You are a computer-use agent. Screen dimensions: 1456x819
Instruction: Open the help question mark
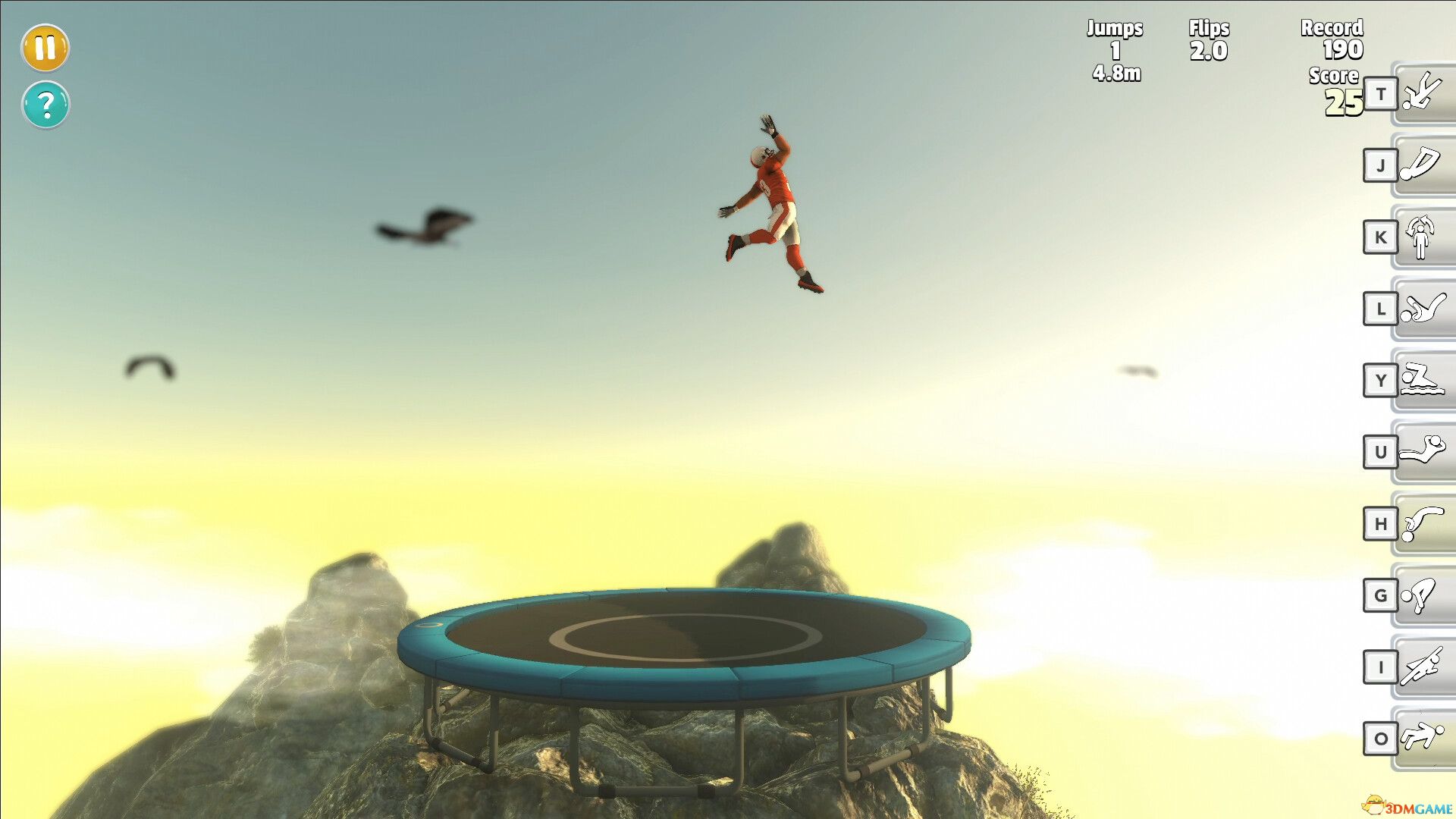point(45,105)
